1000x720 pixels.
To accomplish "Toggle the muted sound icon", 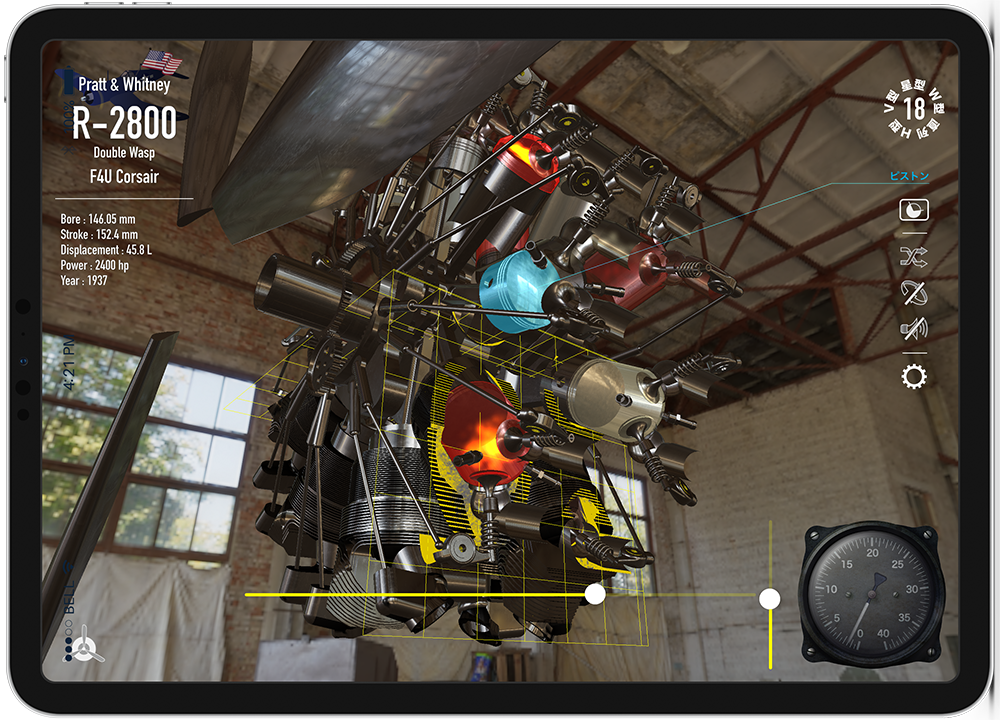I will coord(914,328).
